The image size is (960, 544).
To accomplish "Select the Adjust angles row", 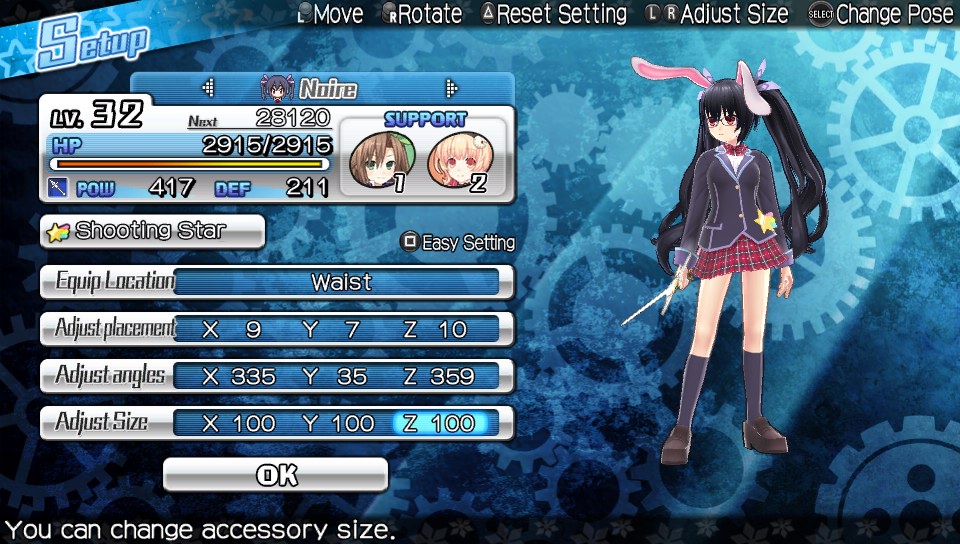I will click(277, 376).
